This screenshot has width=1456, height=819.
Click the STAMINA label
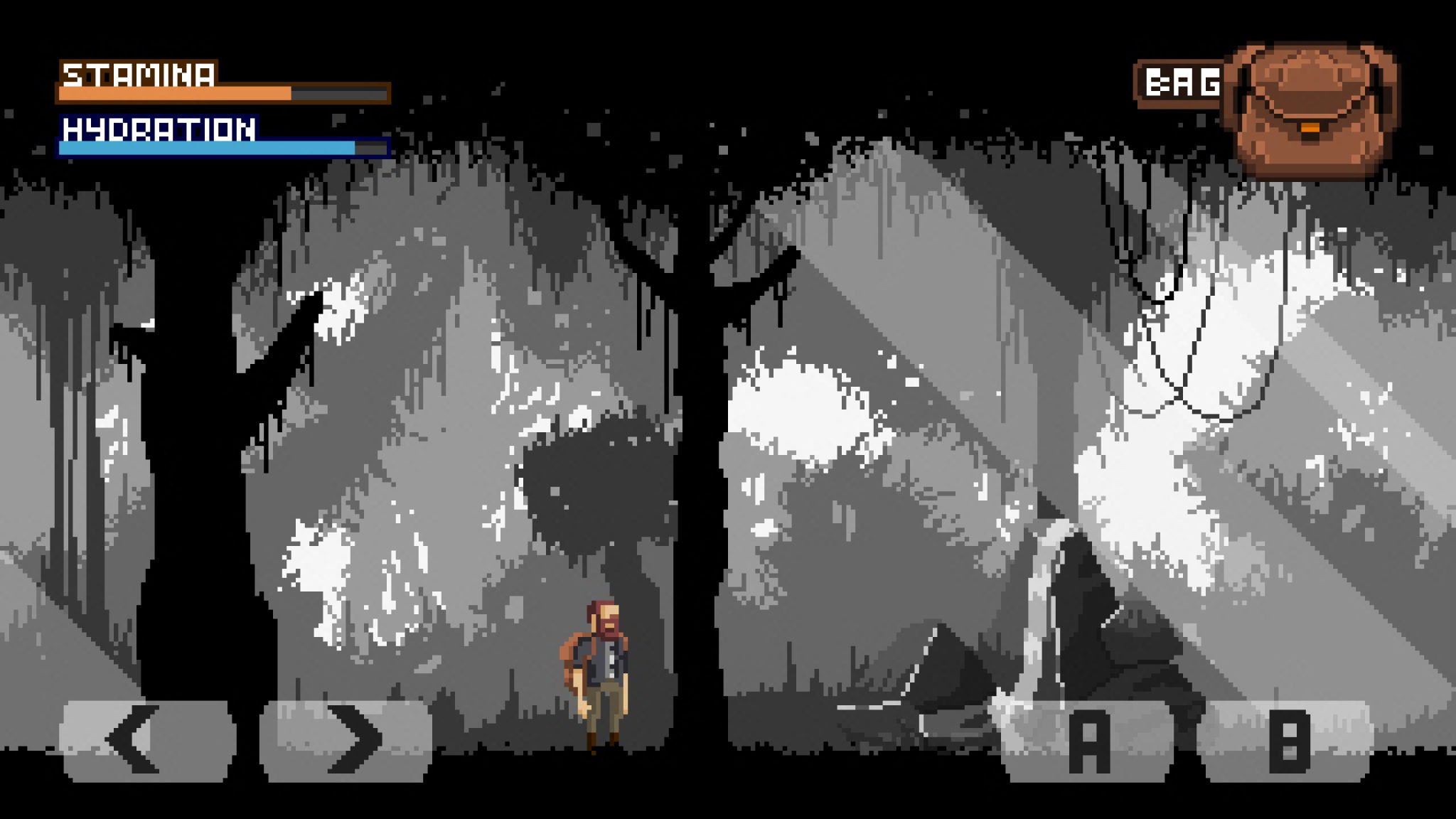[x=137, y=75]
